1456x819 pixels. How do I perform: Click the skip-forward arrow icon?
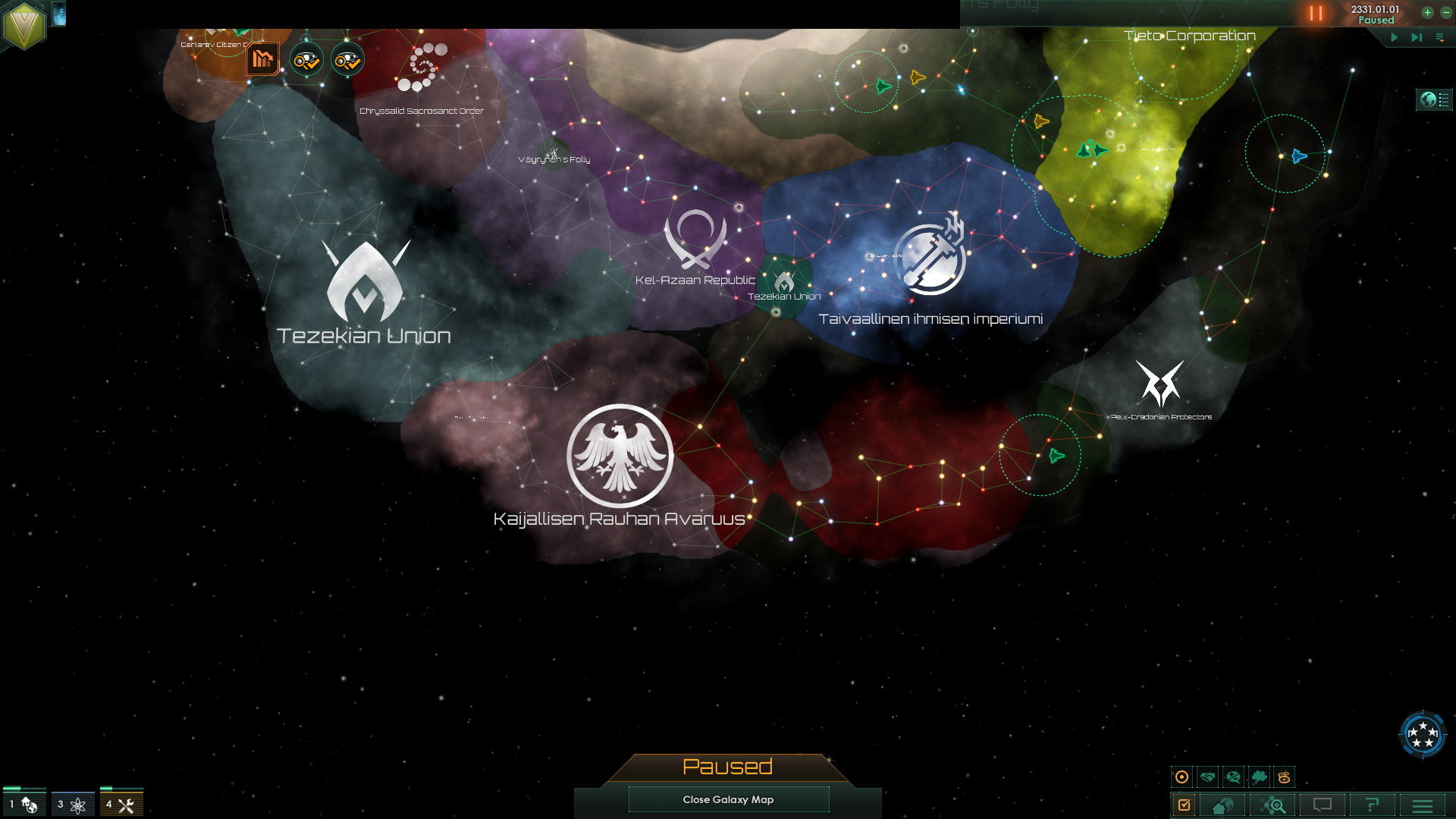pyautogui.click(x=1416, y=37)
